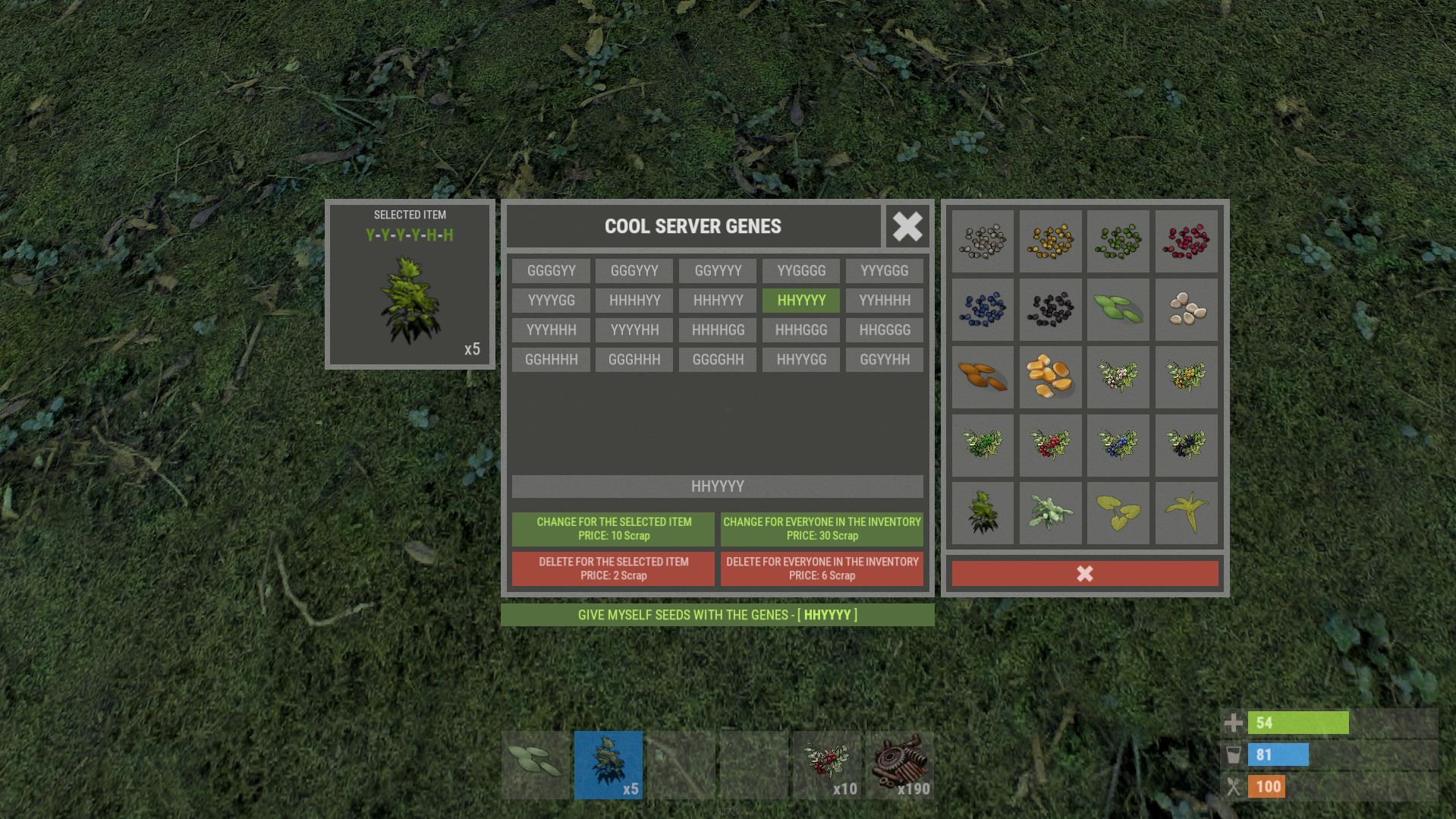
Task: Change genes for the selected item
Action: [x=613, y=529]
